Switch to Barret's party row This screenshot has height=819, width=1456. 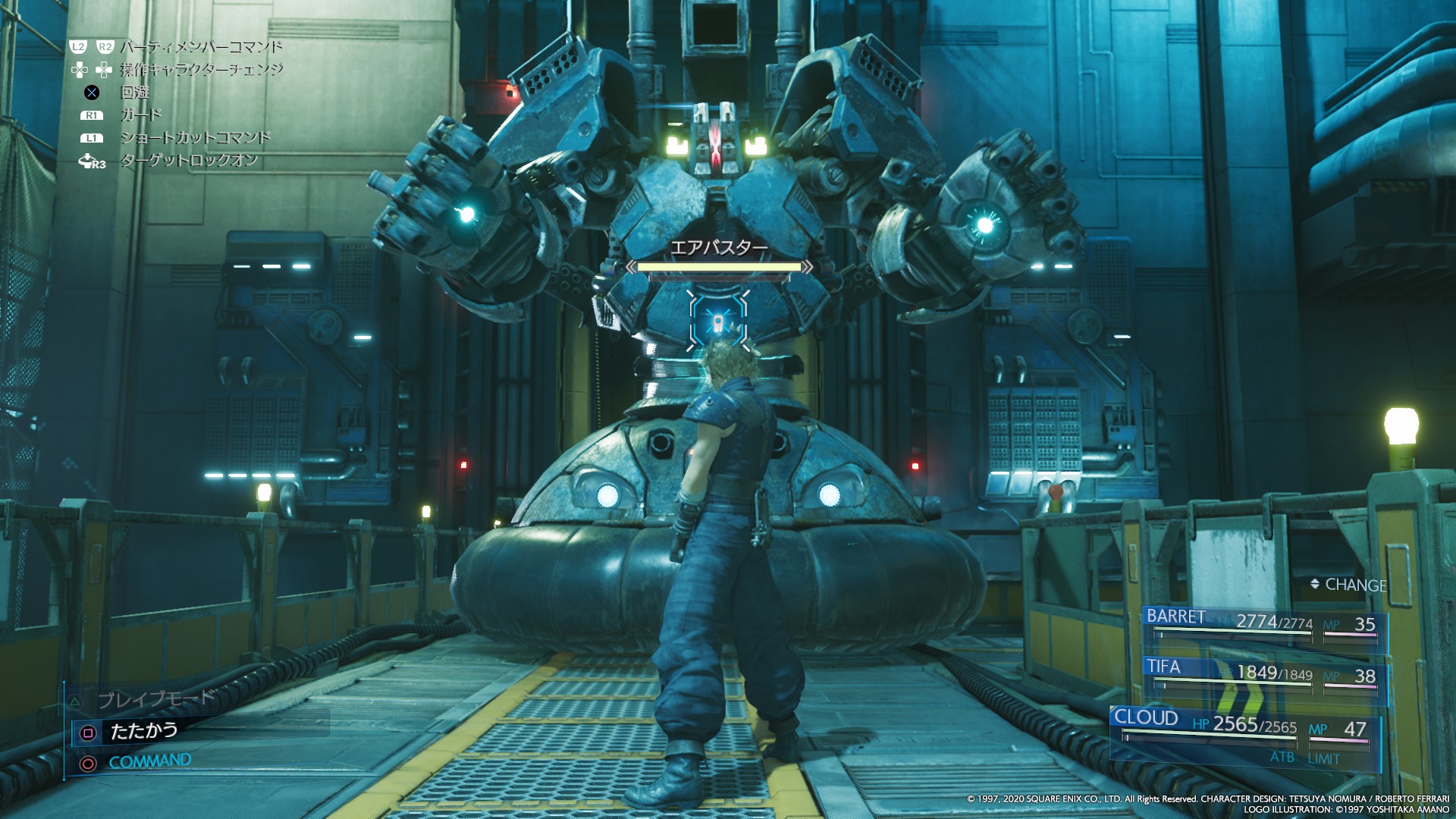click(x=1264, y=625)
